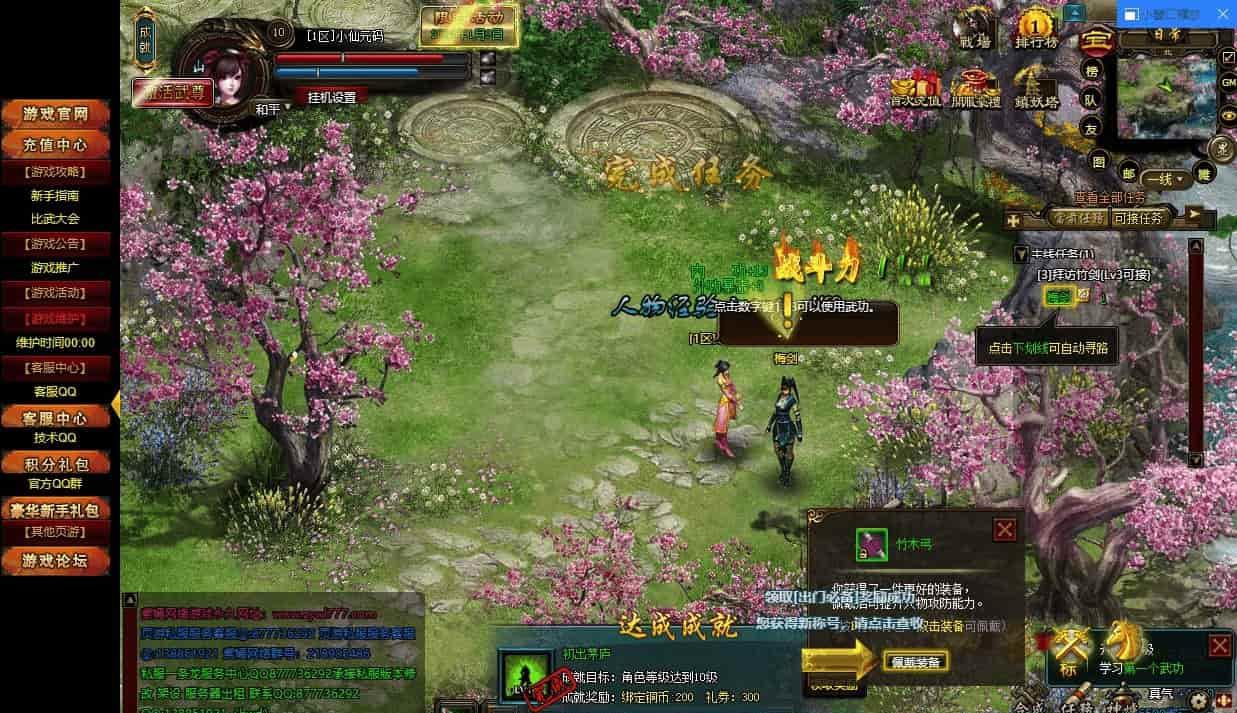
Task: Close the learn-first-martial-art hint panel
Action: pyautogui.click(x=1219, y=645)
